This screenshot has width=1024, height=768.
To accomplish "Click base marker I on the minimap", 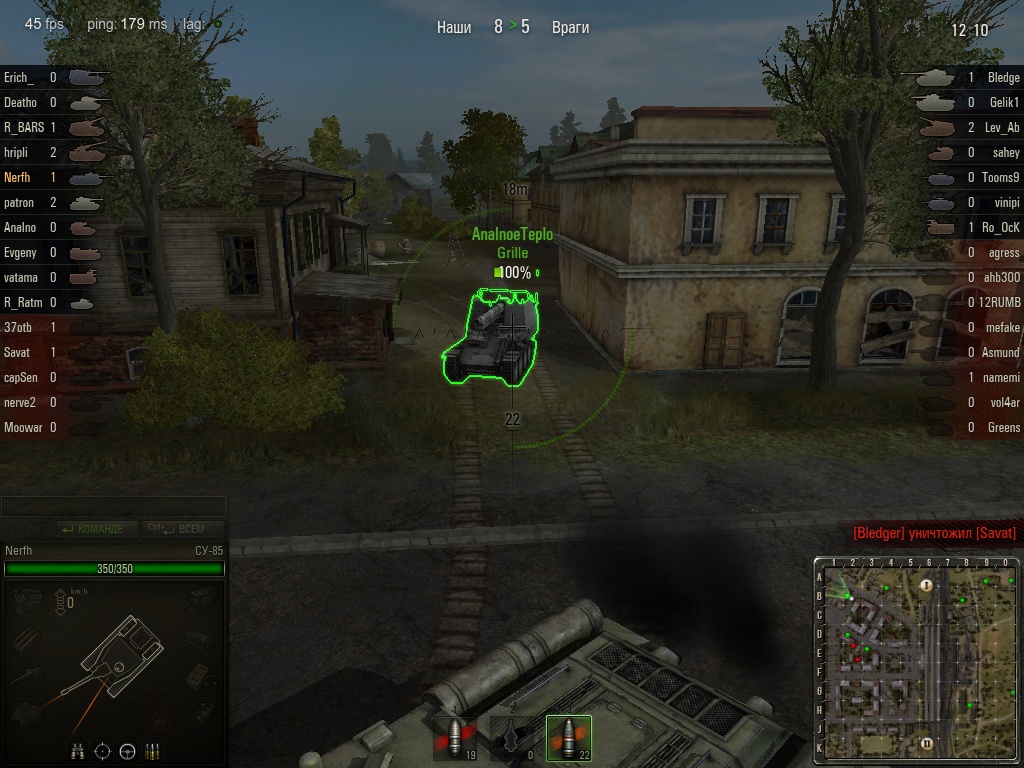I will click(926, 585).
